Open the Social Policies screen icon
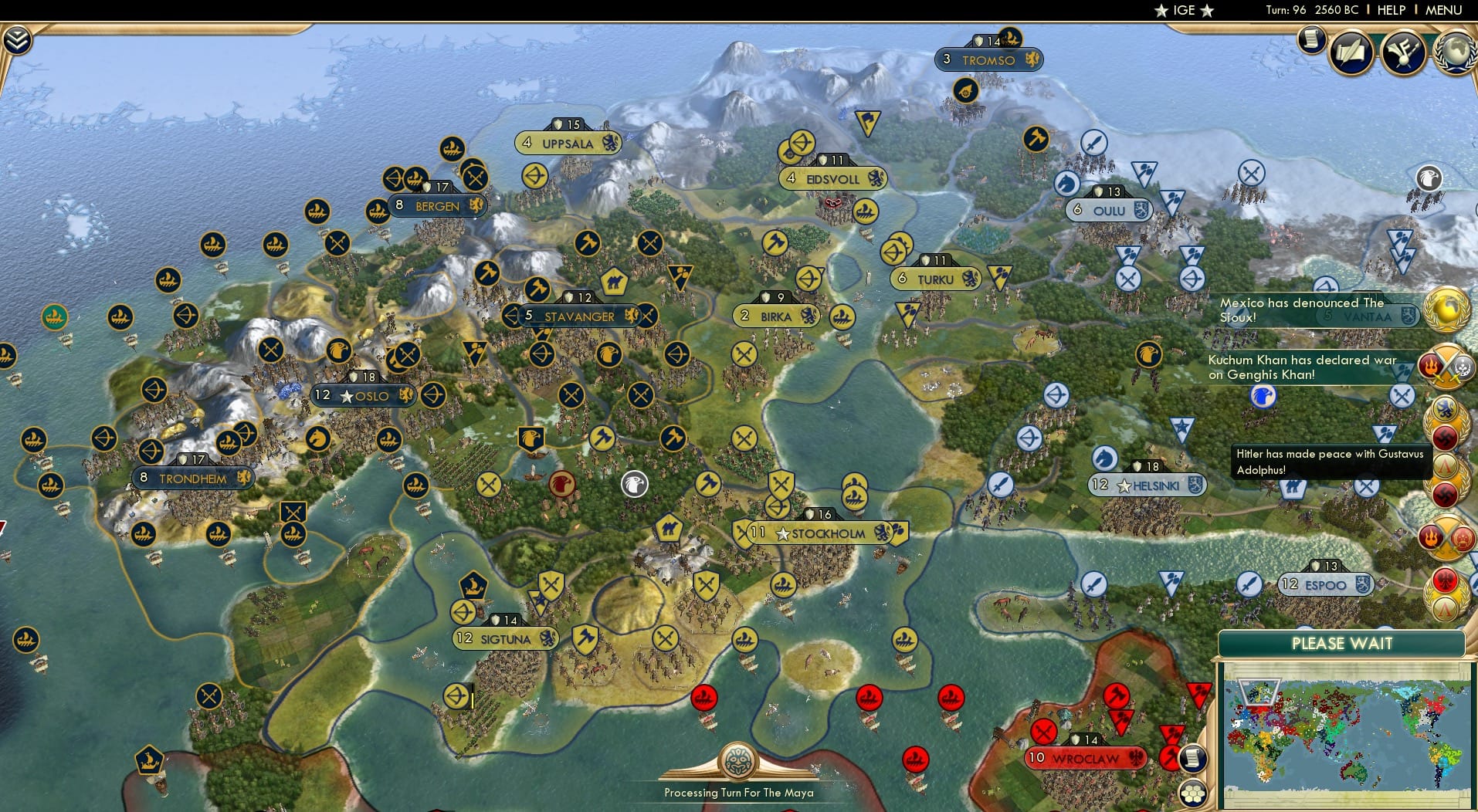Screen dimensions: 1478x812 click(1351, 52)
